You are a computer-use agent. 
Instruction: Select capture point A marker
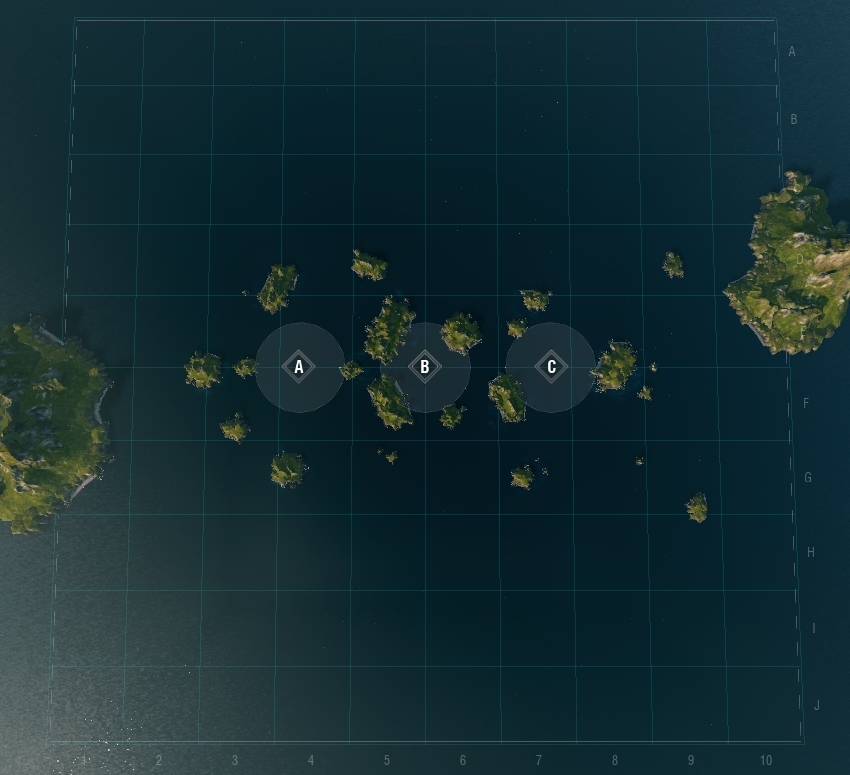[299, 367]
